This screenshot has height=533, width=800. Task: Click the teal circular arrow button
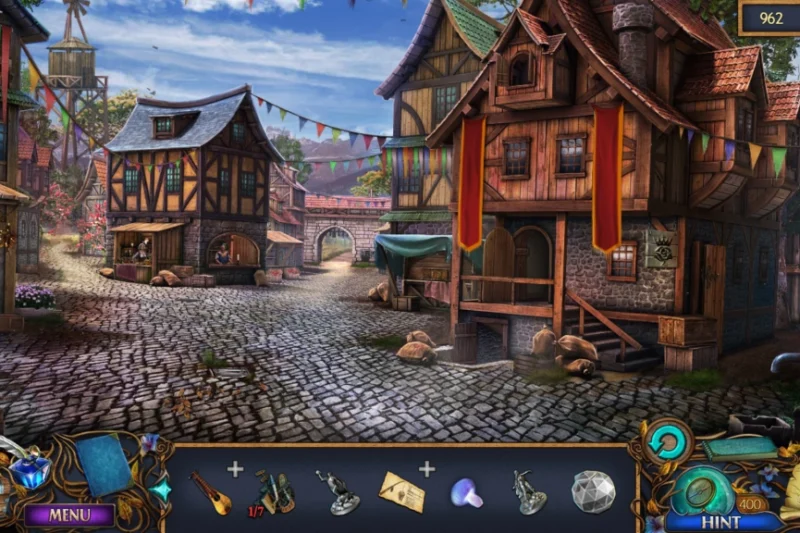[x=668, y=441]
